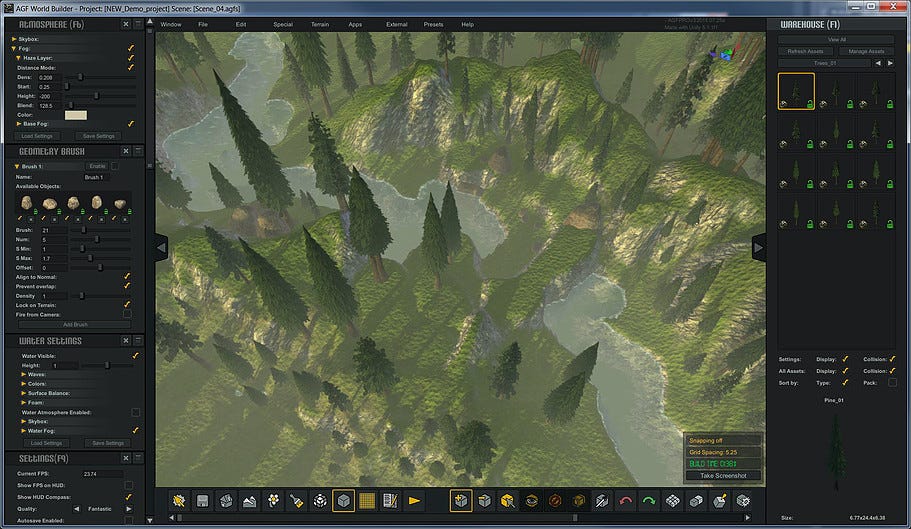
Task: Open the File menu
Action: (203, 23)
